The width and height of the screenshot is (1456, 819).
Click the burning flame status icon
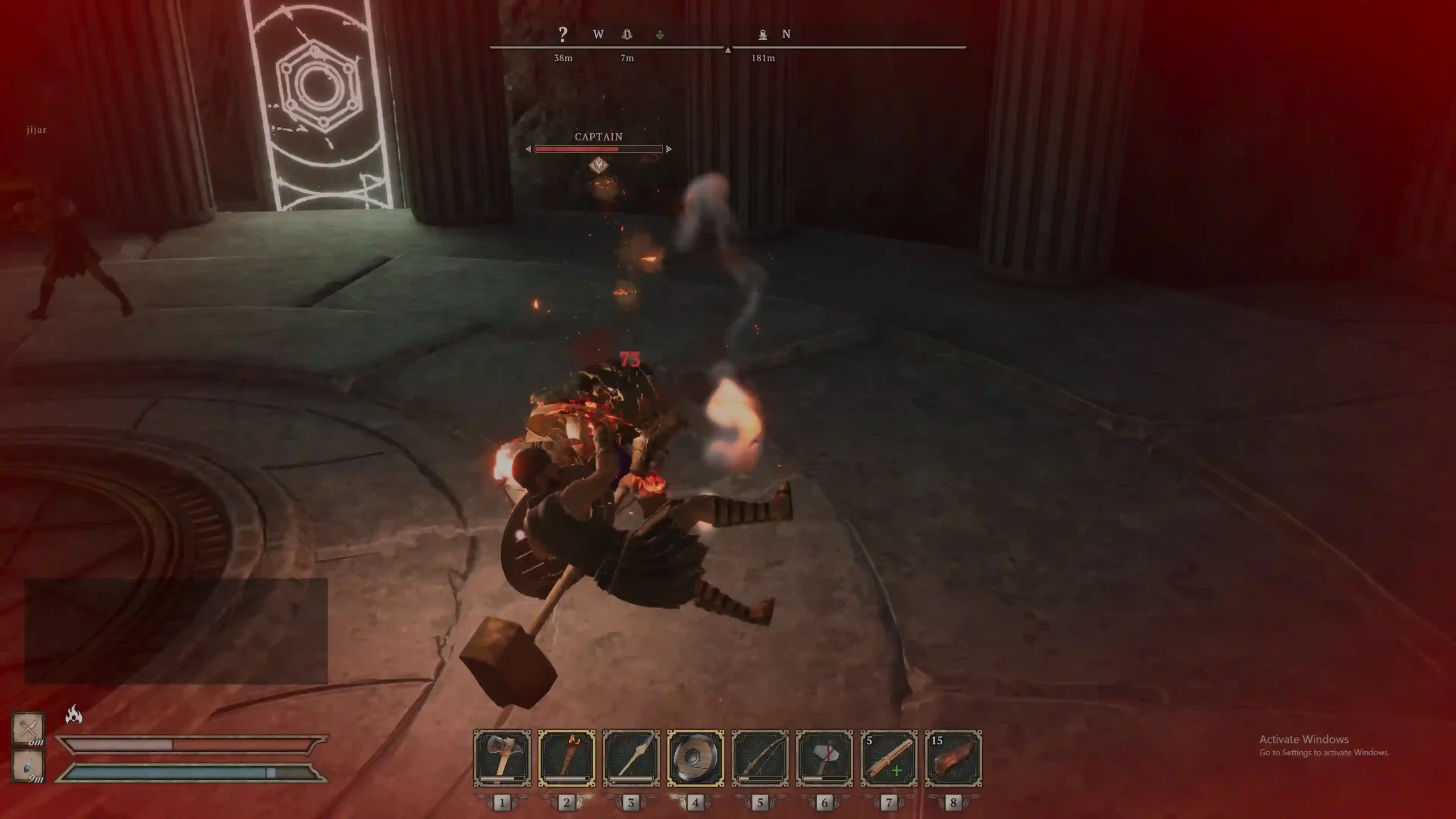point(74,714)
